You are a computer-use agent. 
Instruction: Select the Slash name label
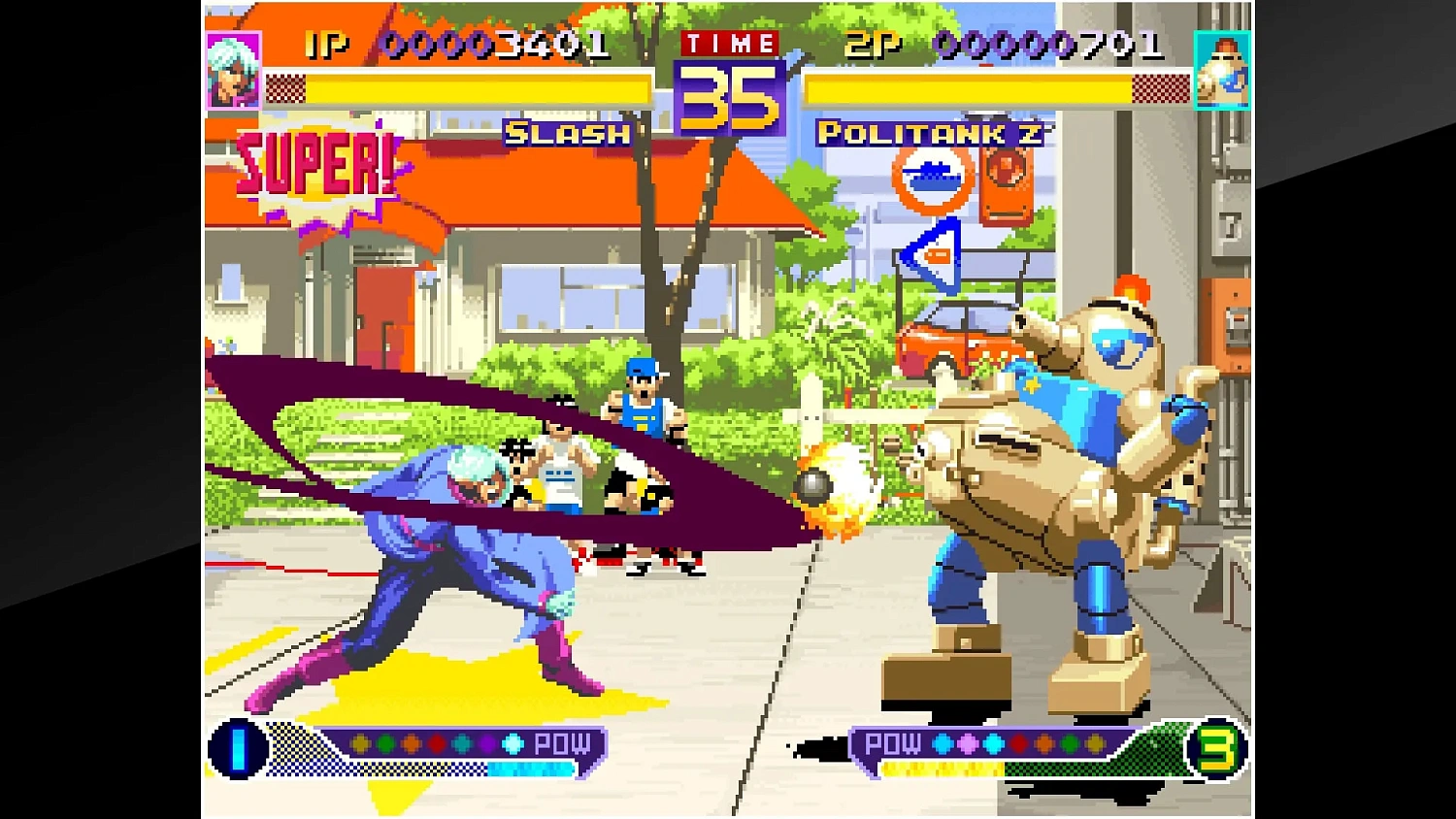pos(566,135)
